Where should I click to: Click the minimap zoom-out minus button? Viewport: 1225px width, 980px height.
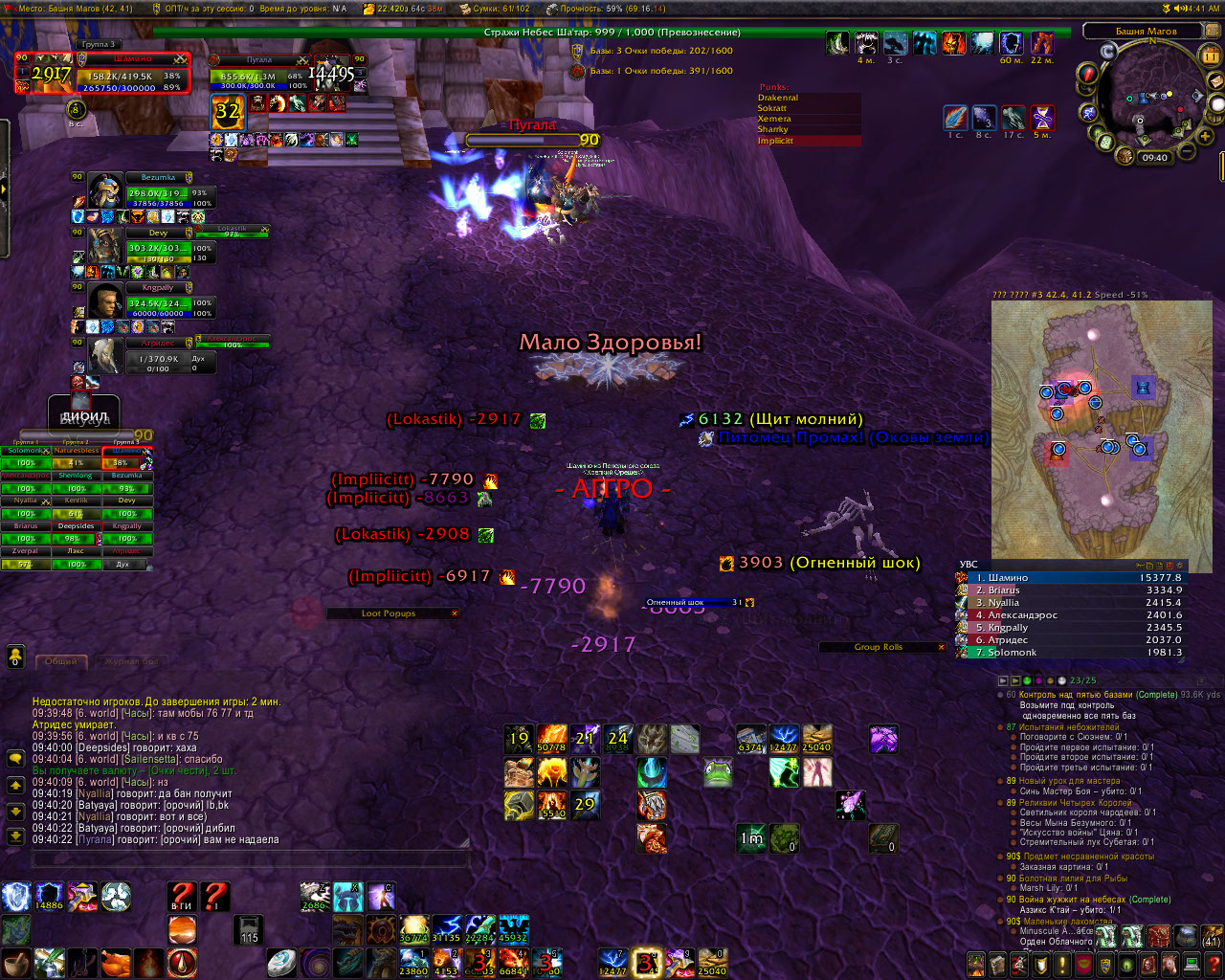(x=1188, y=150)
